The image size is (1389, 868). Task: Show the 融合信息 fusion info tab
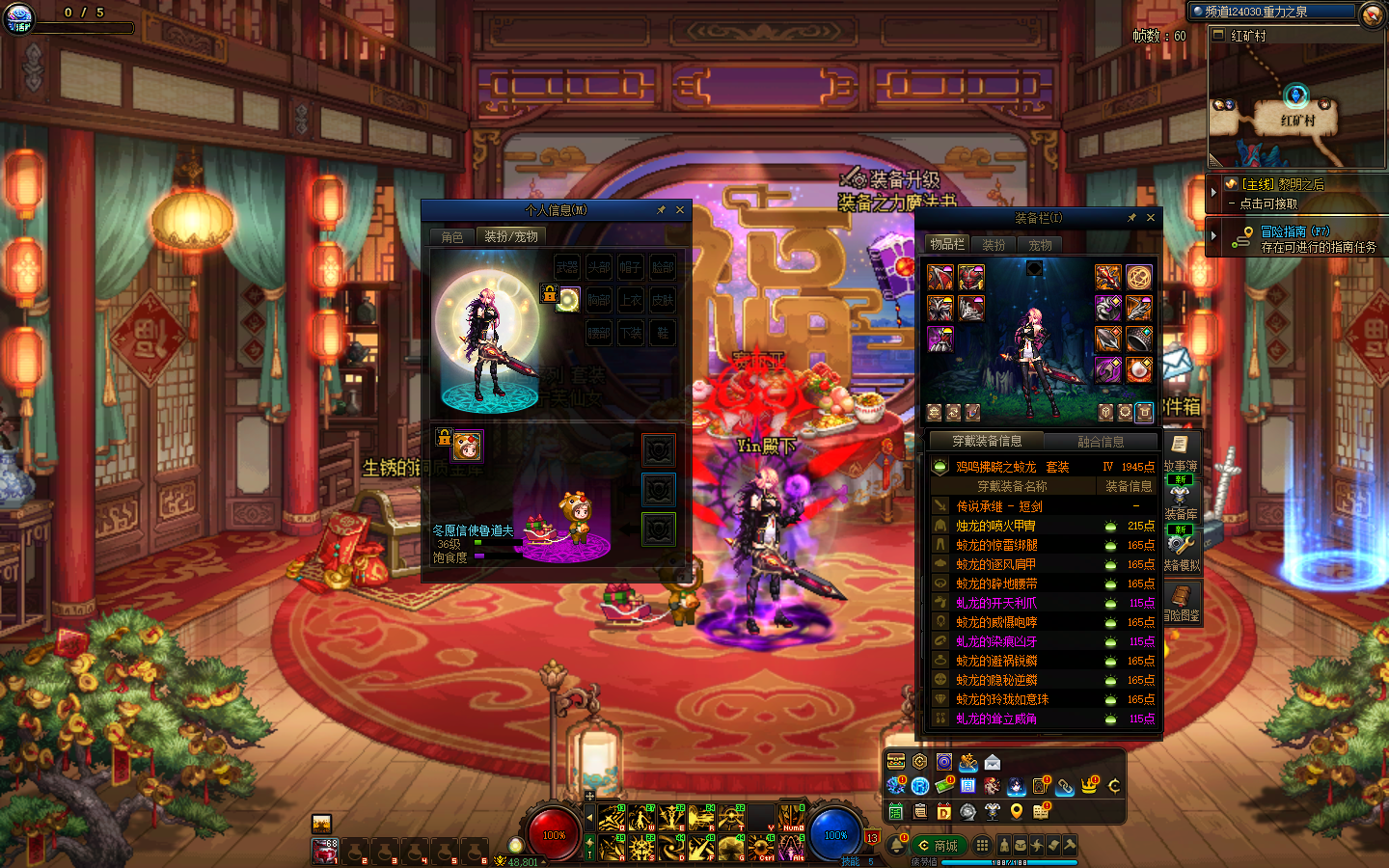click(1101, 442)
